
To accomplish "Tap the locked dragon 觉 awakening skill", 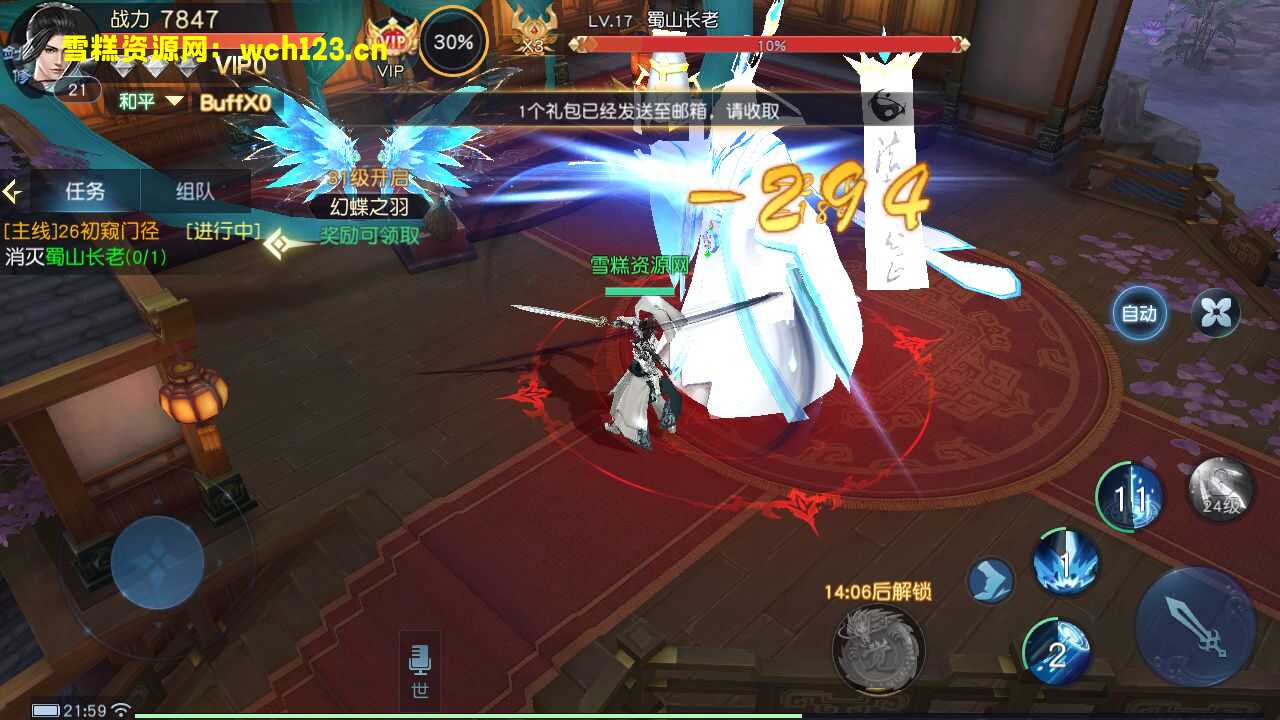I will [878, 650].
